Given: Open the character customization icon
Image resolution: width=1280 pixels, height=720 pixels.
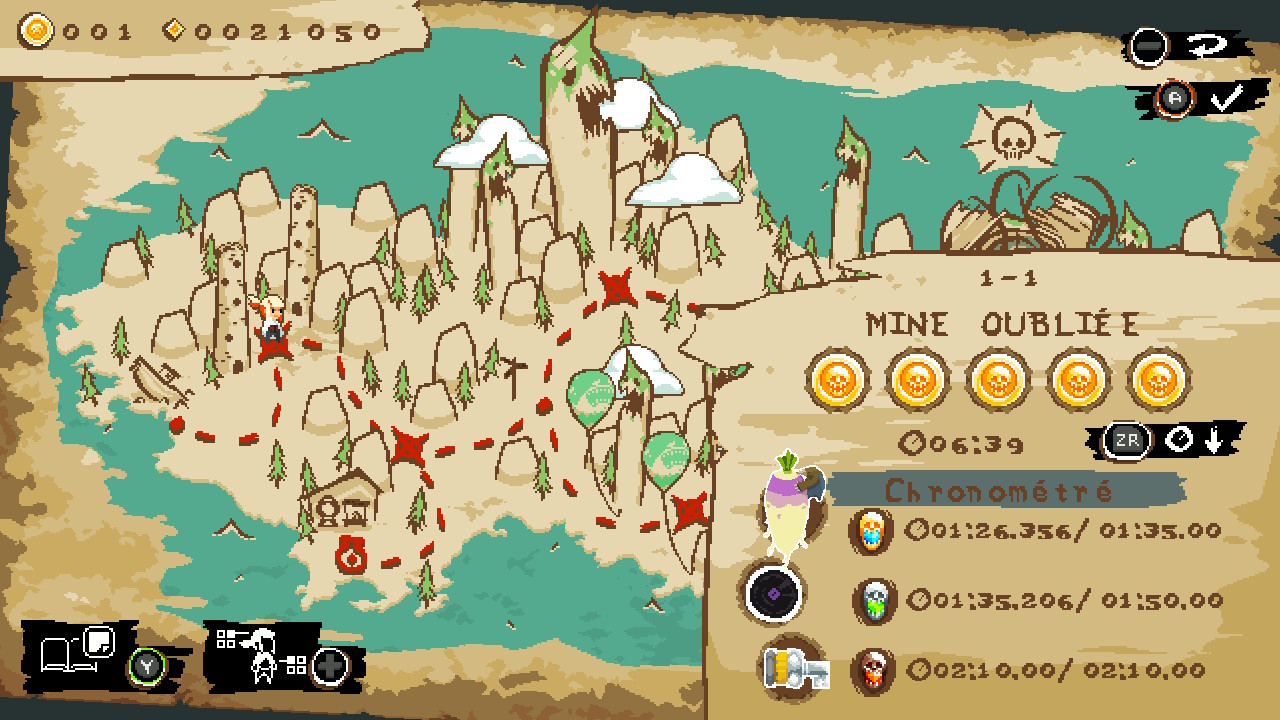Looking at the screenshot, I should [x=262, y=655].
